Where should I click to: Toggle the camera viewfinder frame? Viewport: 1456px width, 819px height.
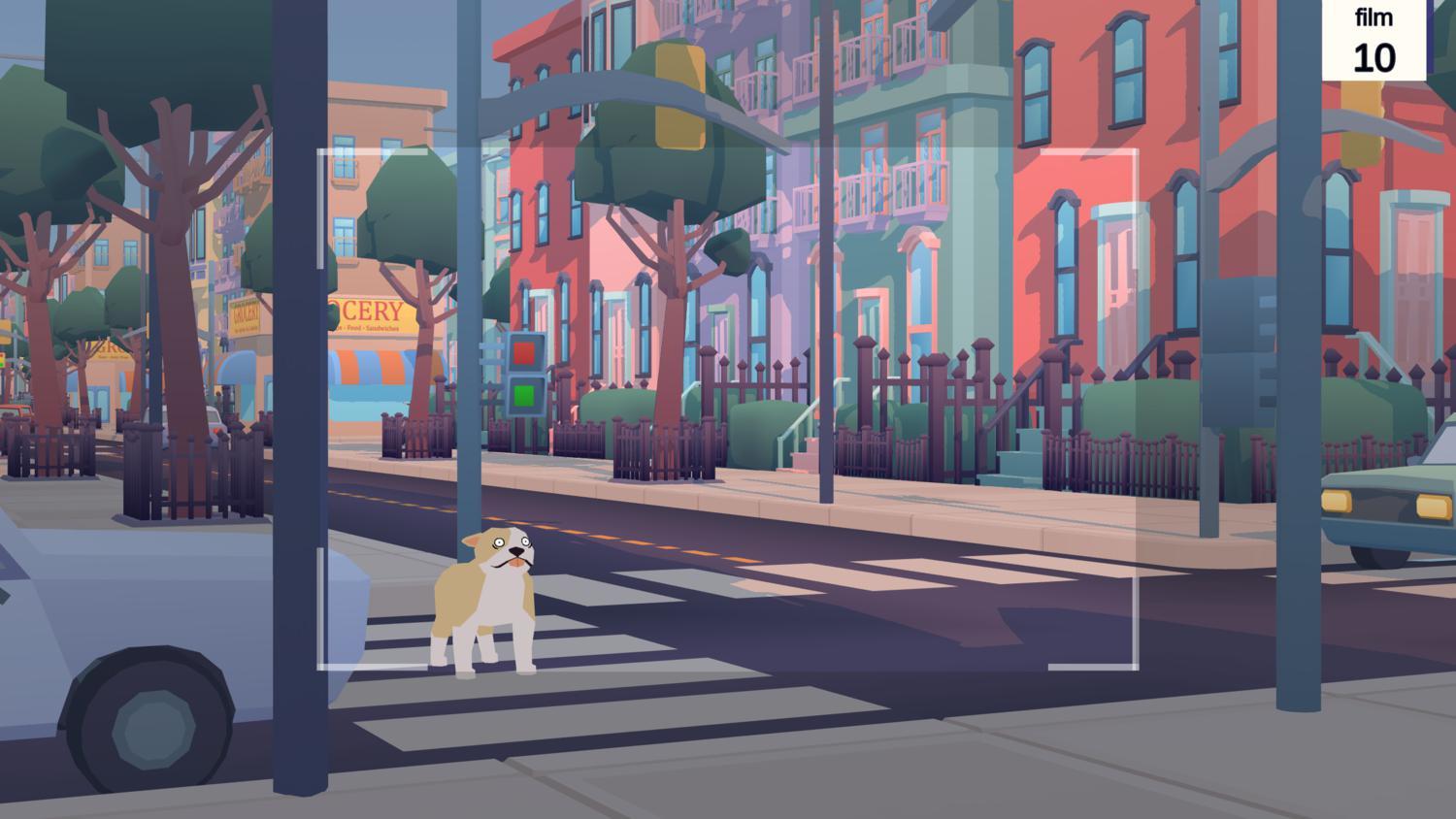pyautogui.click(x=728, y=408)
